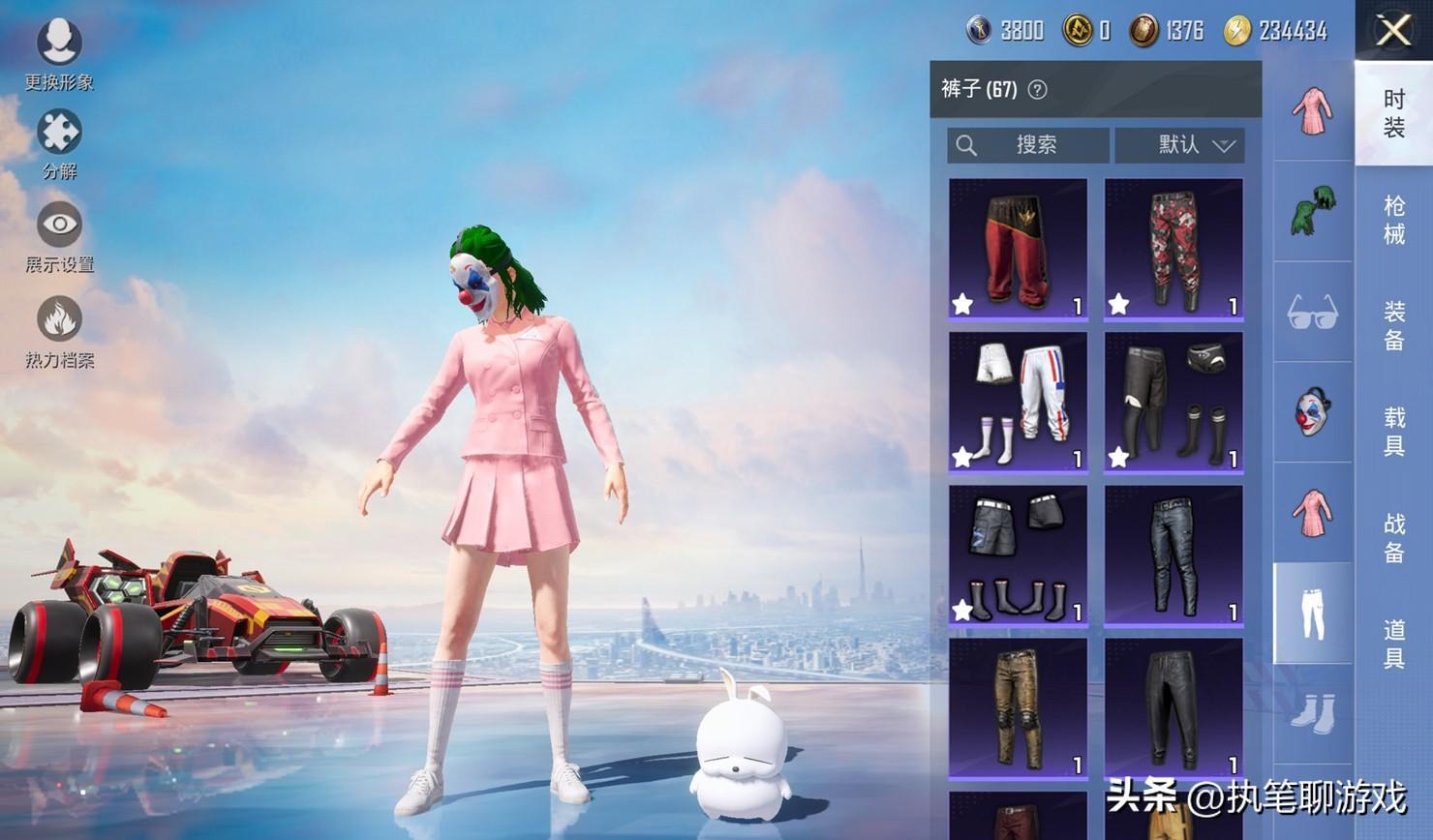The height and width of the screenshot is (840, 1433).
Task: Select the clown mask category icon
Action: (x=1312, y=412)
